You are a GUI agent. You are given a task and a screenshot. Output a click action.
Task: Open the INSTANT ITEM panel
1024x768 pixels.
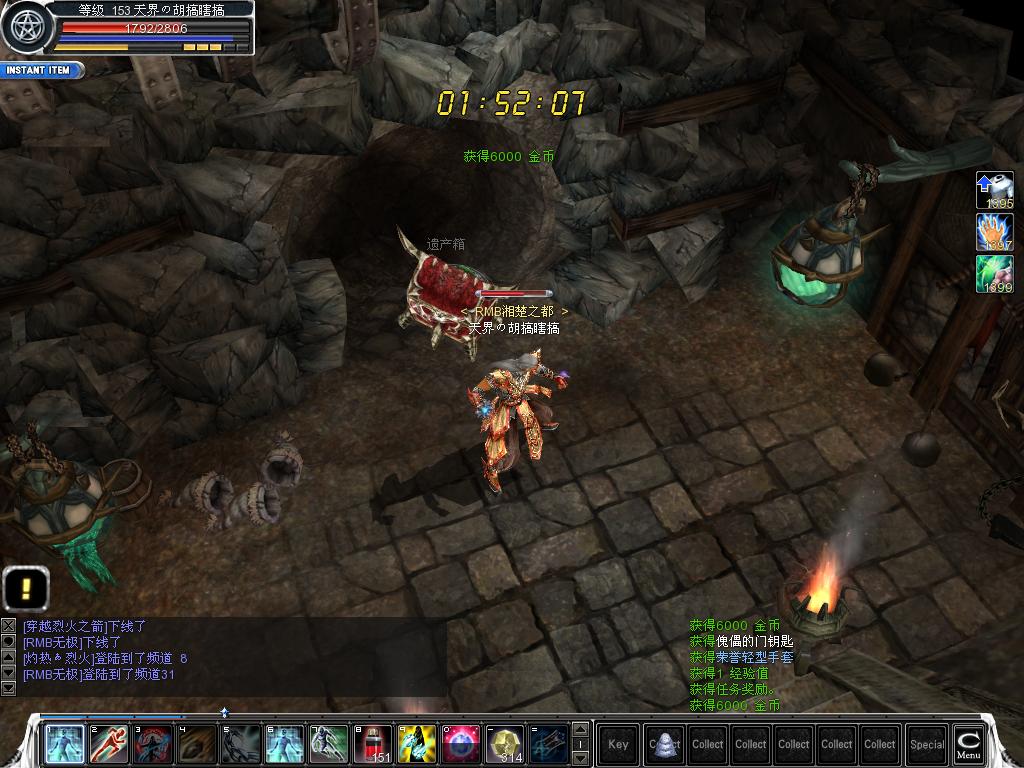(x=40, y=71)
